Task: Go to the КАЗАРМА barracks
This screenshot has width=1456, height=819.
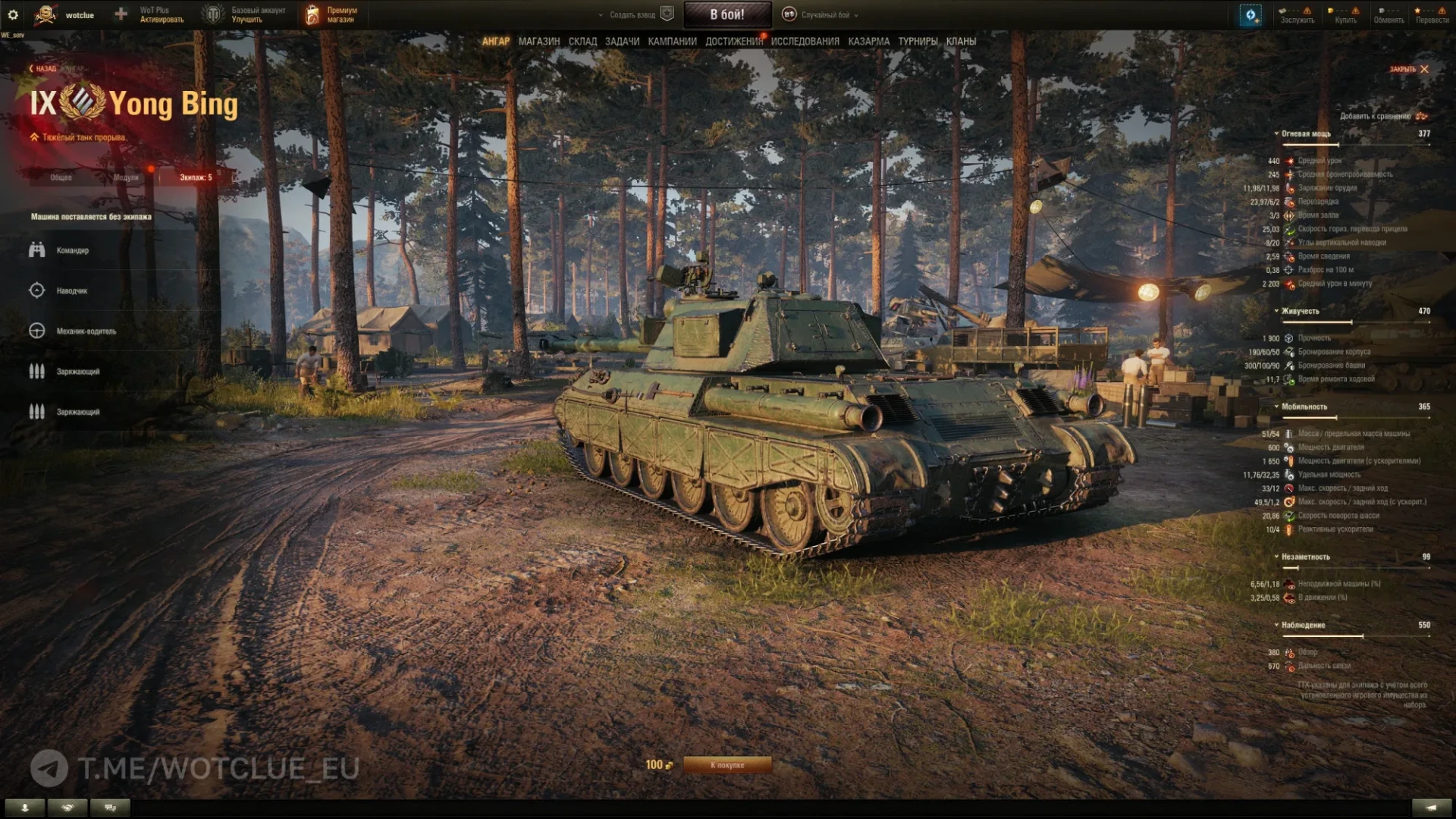Action: (868, 42)
